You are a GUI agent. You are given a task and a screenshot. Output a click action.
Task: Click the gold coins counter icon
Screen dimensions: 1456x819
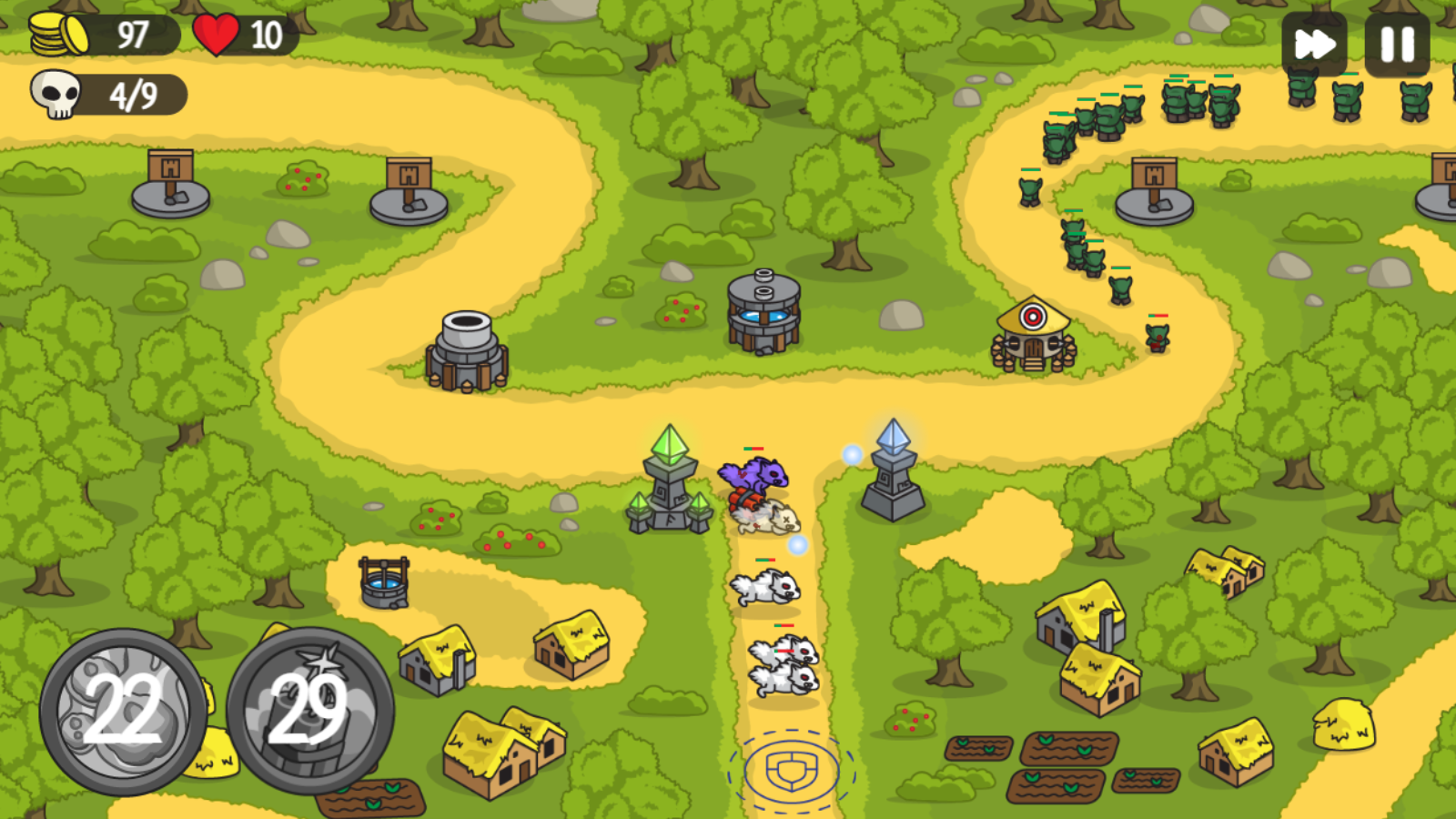click(x=59, y=32)
